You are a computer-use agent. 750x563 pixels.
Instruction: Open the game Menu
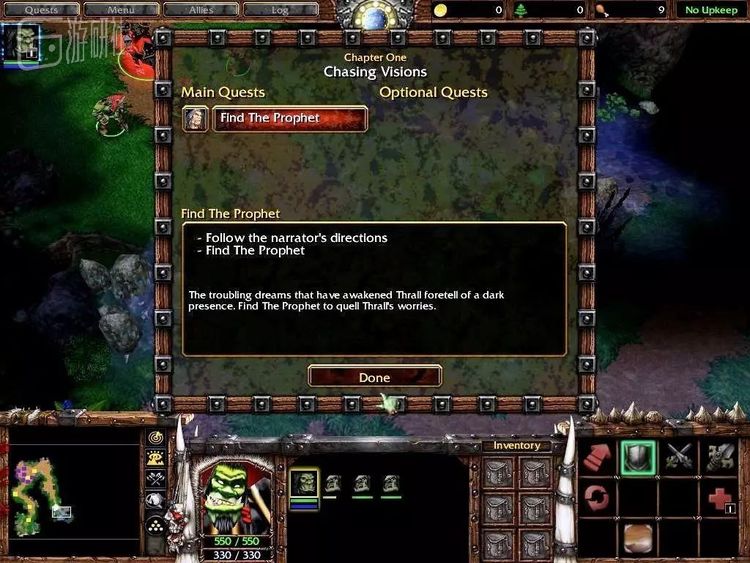pyautogui.click(x=121, y=10)
